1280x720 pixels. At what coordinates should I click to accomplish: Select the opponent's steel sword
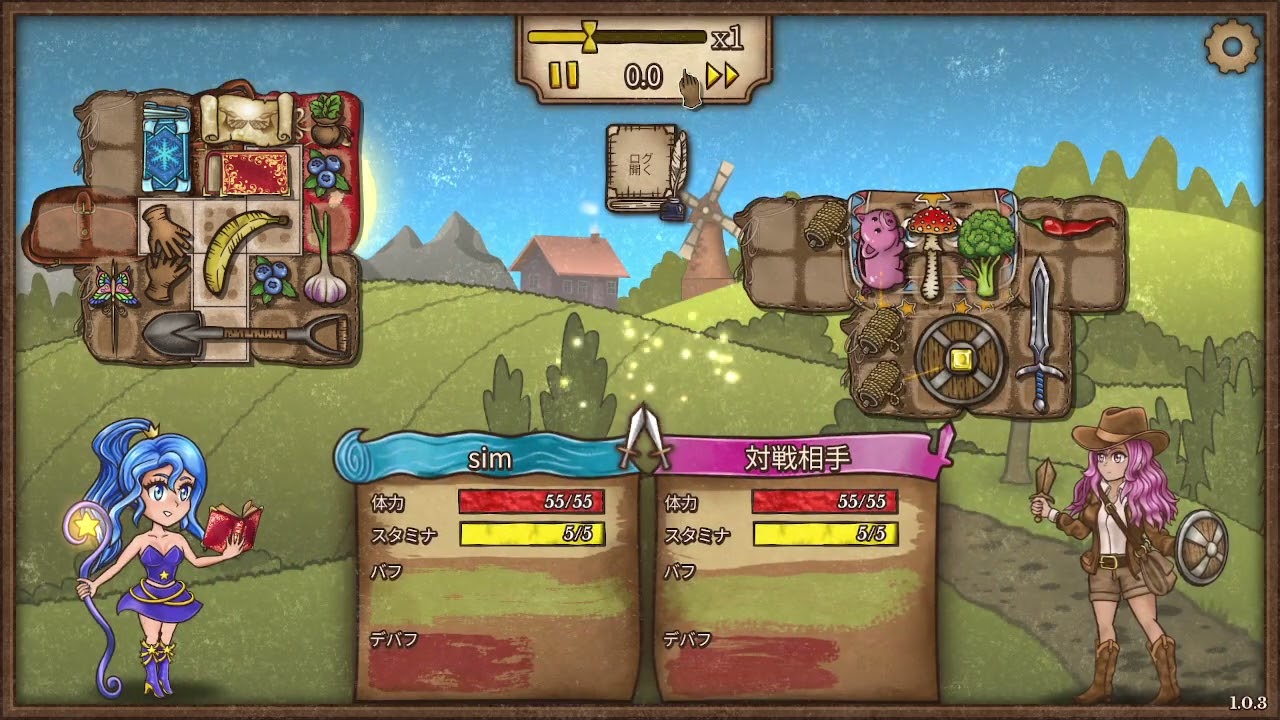(1039, 333)
